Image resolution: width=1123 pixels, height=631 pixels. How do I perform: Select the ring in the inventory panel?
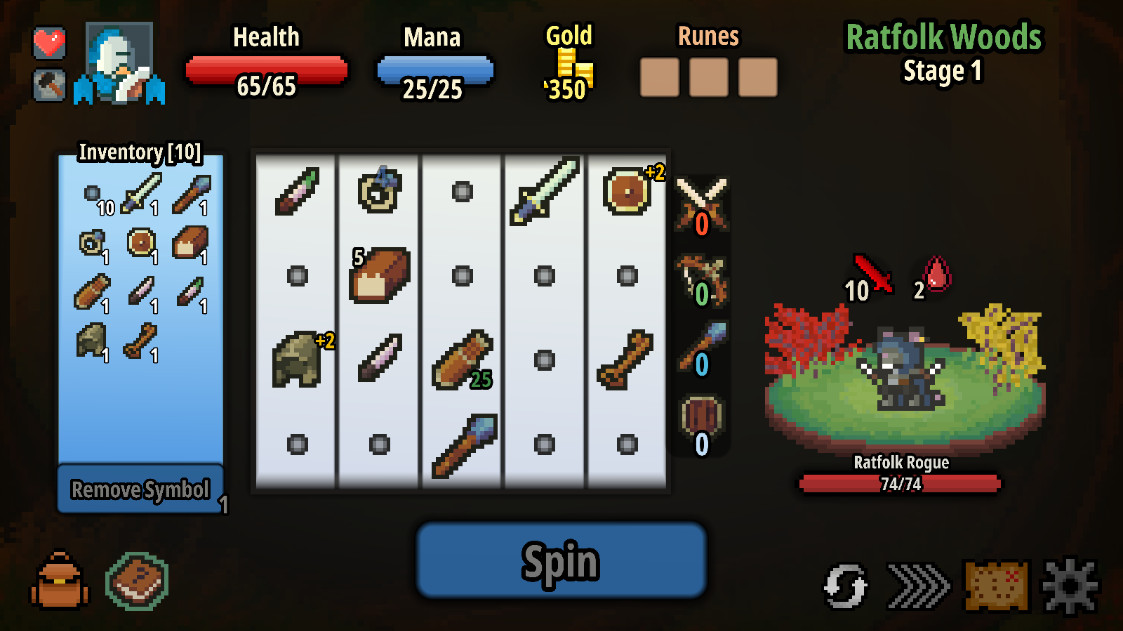tap(92, 243)
